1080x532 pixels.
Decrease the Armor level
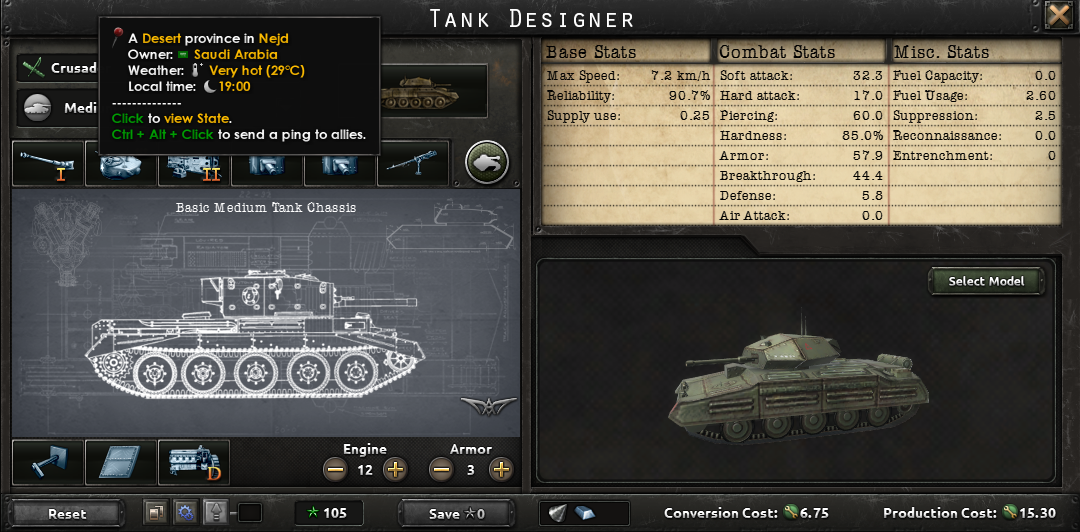[441, 468]
